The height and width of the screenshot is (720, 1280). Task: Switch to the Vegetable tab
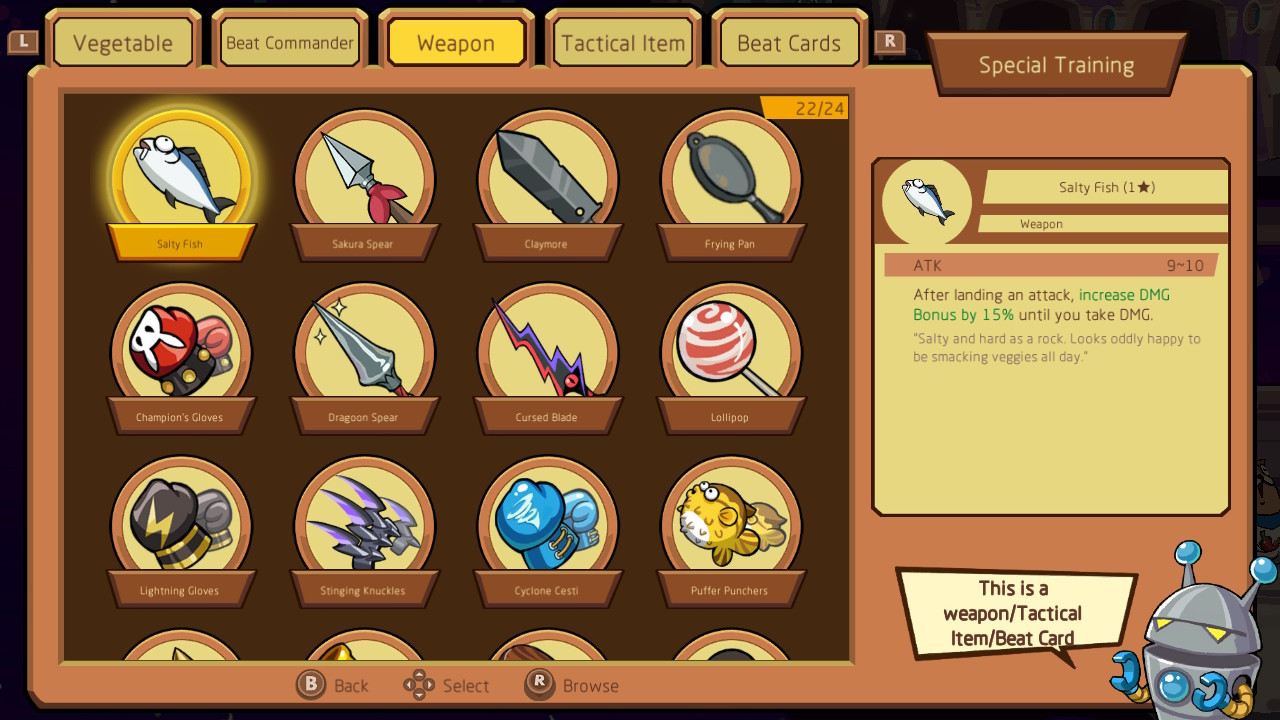pos(123,40)
